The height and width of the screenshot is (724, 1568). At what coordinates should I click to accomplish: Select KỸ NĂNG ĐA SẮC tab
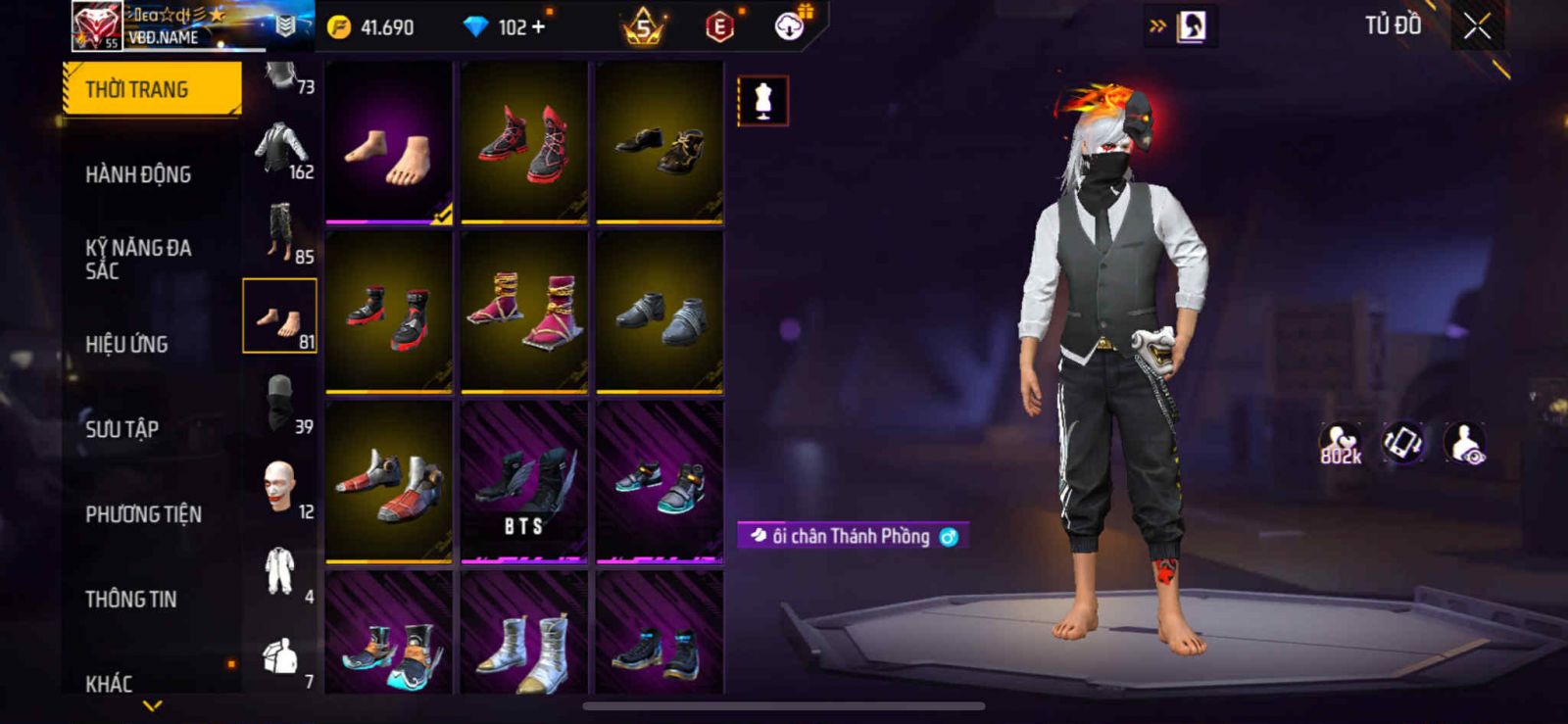tap(138, 259)
